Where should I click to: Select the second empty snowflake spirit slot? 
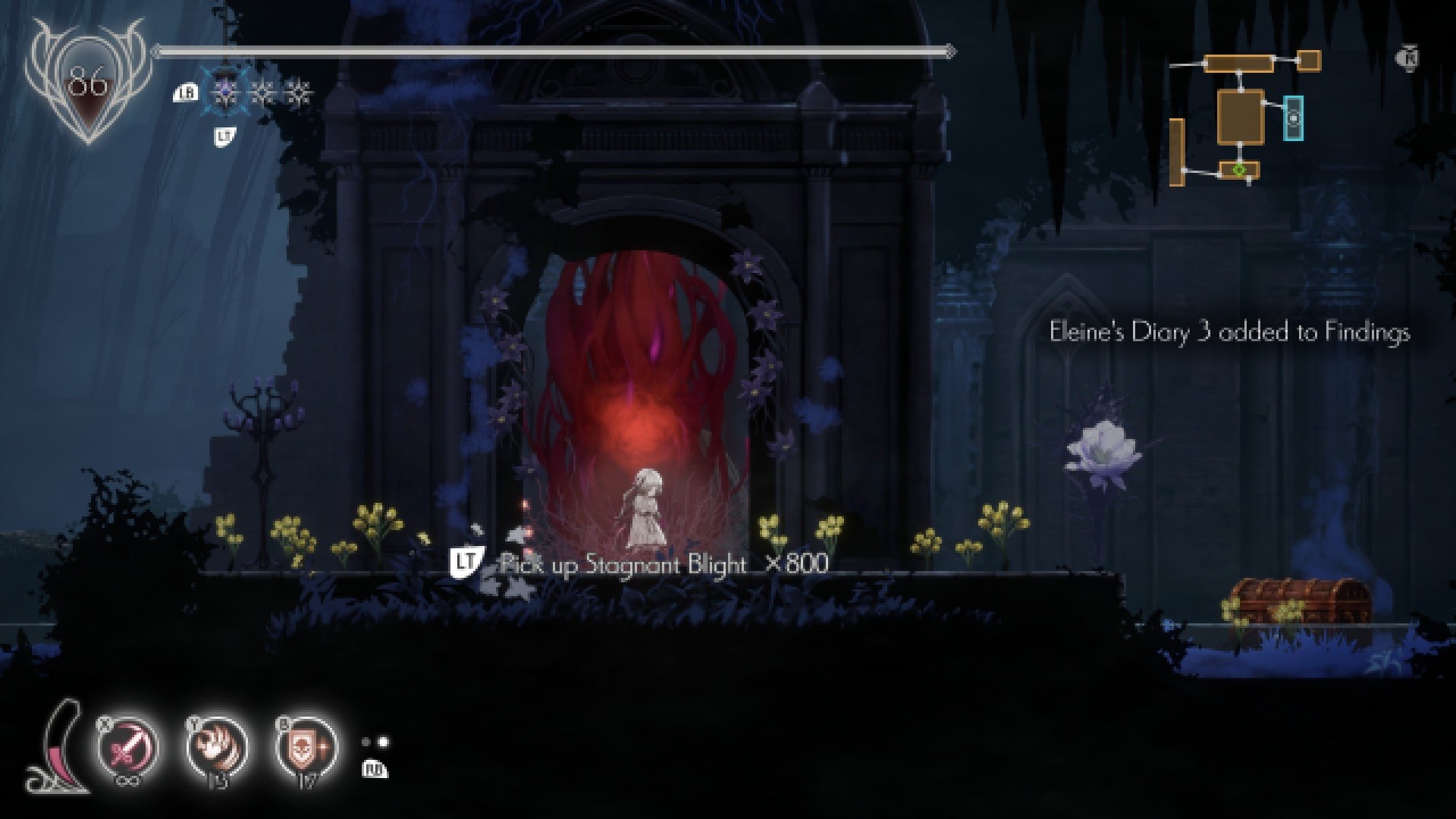(299, 93)
